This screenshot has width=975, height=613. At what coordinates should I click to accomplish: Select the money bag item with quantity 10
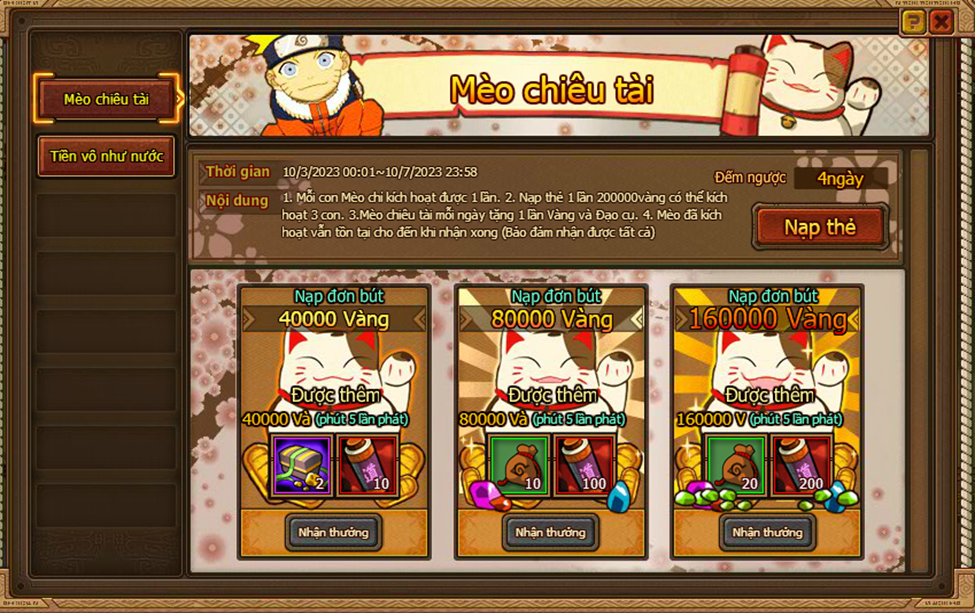pos(519,465)
